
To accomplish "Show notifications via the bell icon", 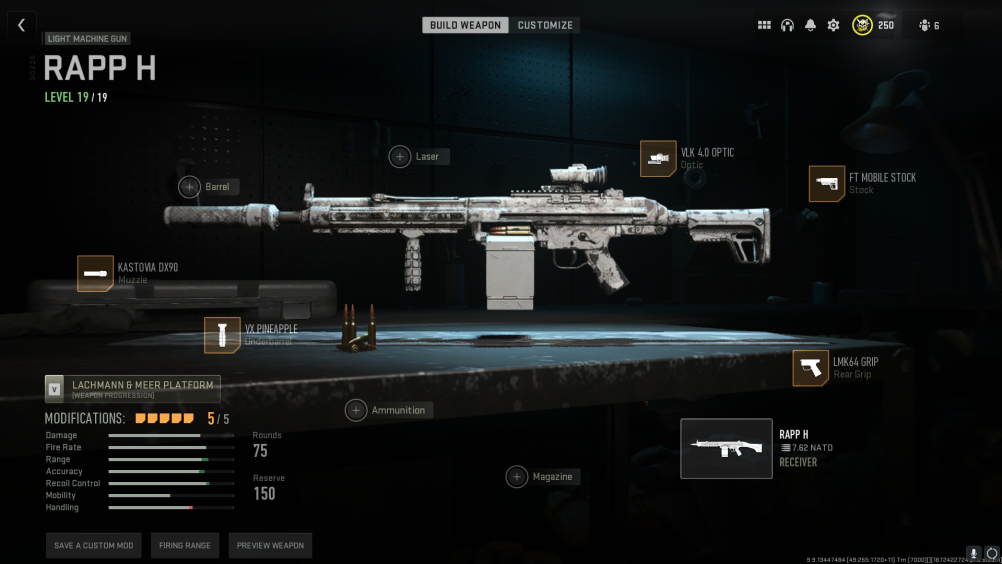I will (810, 25).
